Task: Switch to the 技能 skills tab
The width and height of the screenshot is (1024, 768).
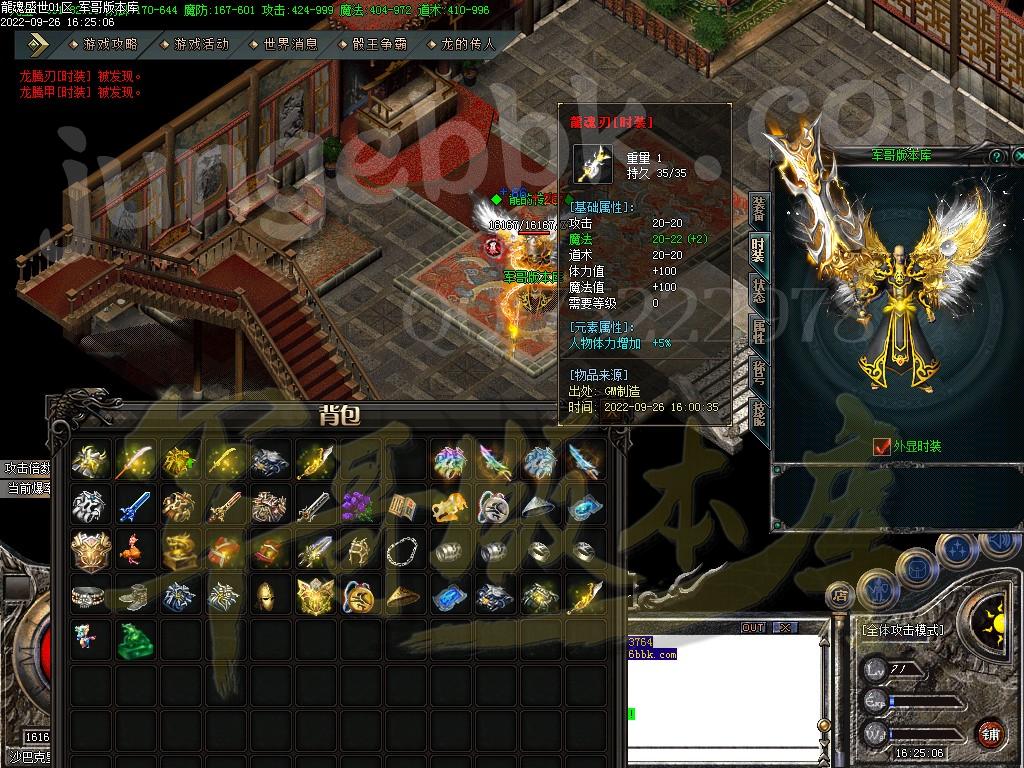Action: (759, 413)
